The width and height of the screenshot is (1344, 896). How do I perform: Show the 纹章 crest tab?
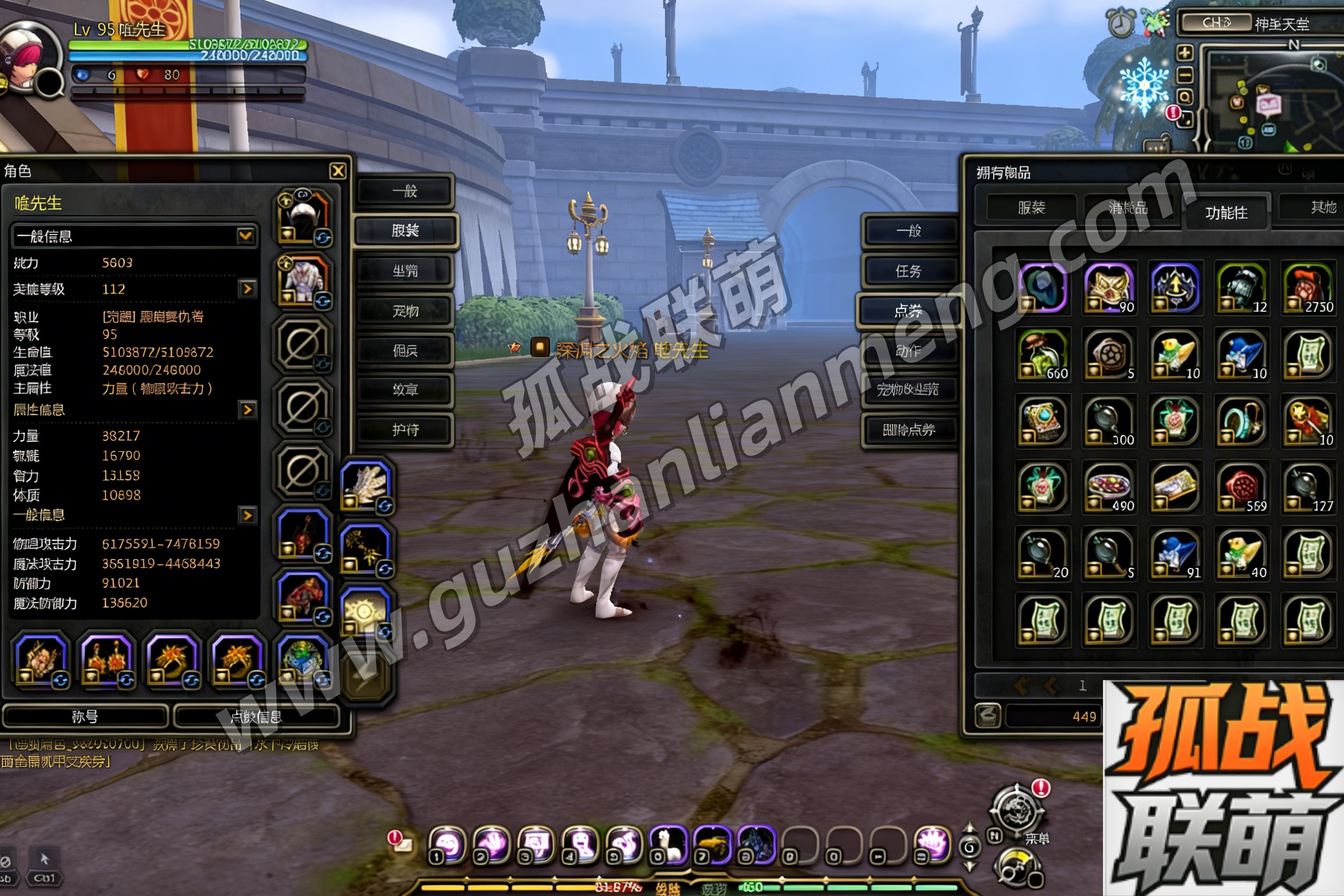[x=405, y=390]
